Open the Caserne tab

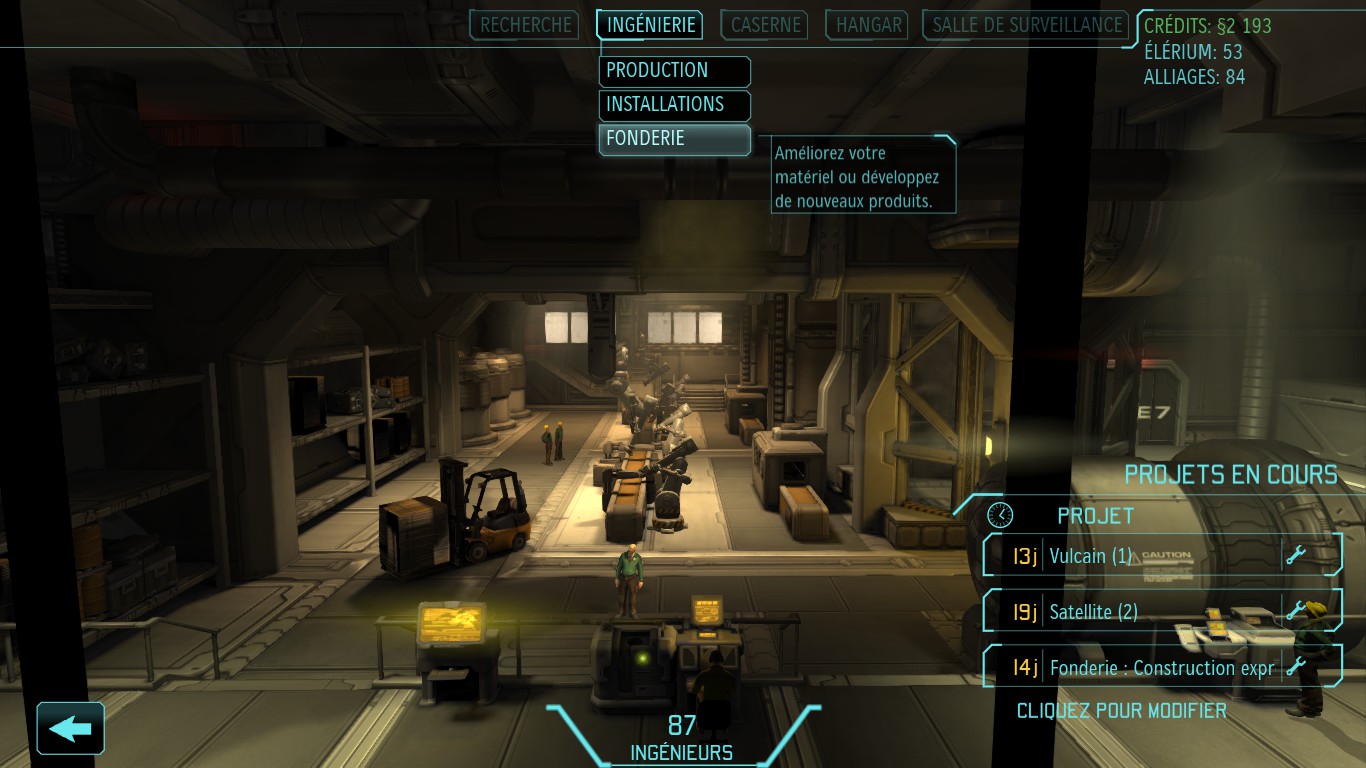pos(766,25)
